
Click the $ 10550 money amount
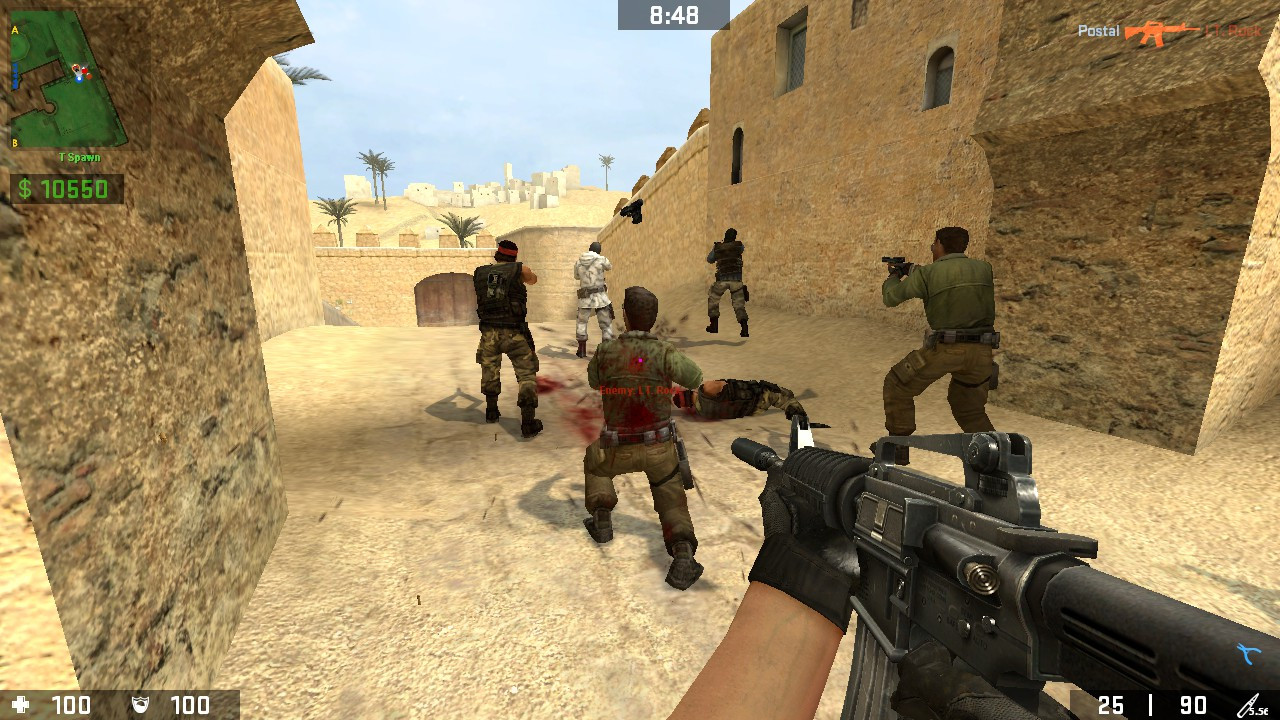tap(73, 187)
